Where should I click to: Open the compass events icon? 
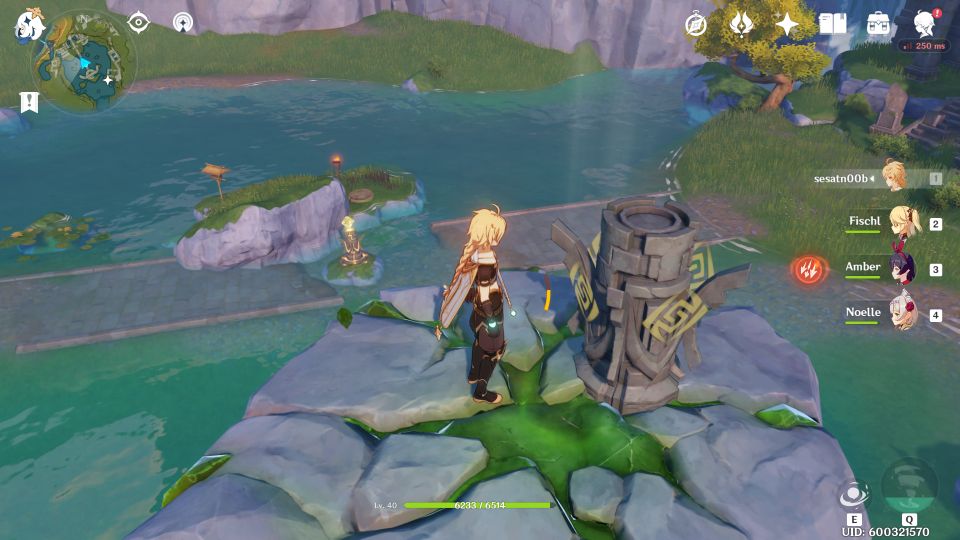pos(696,24)
